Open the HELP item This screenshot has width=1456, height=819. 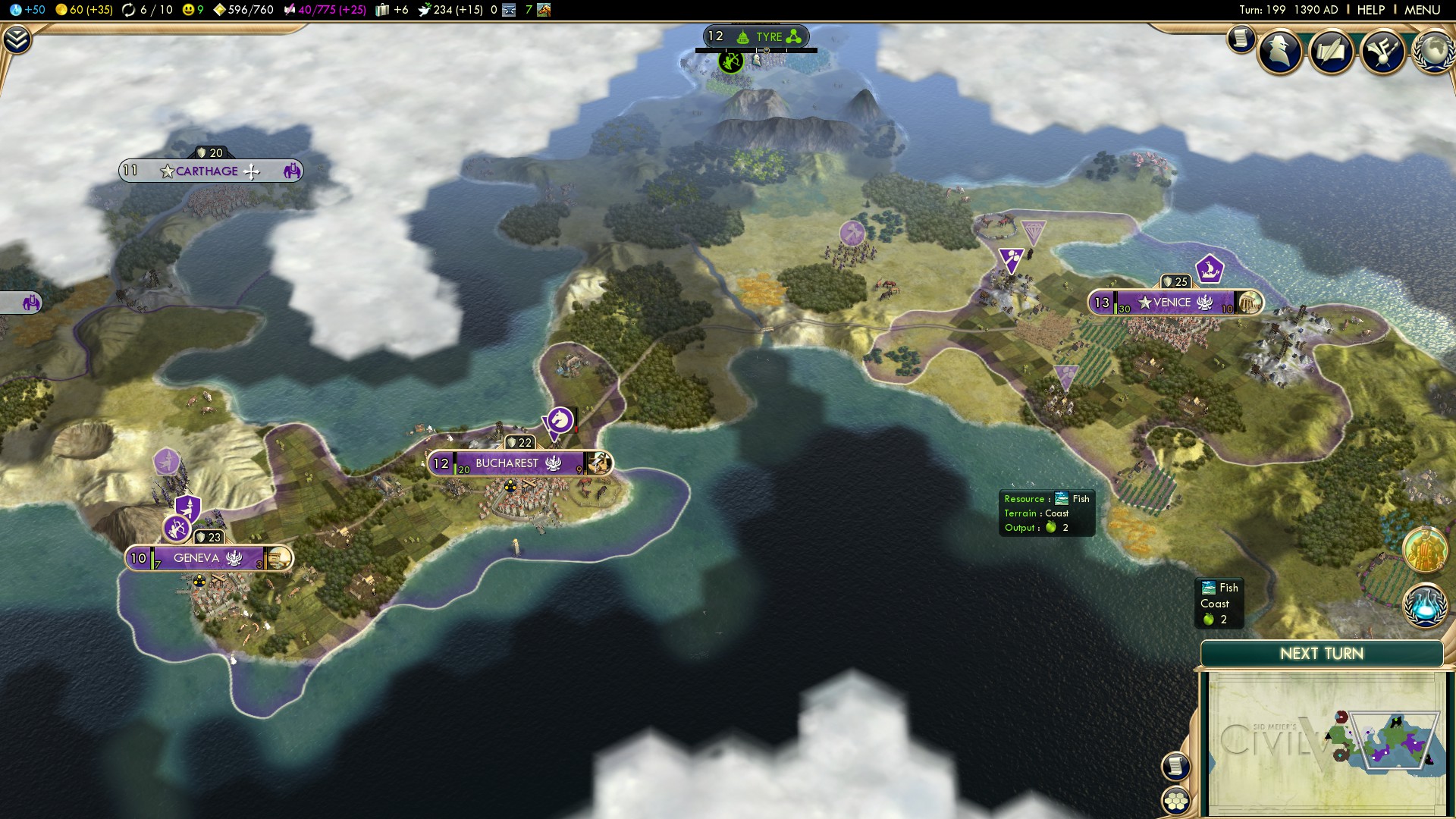coord(1370,11)
